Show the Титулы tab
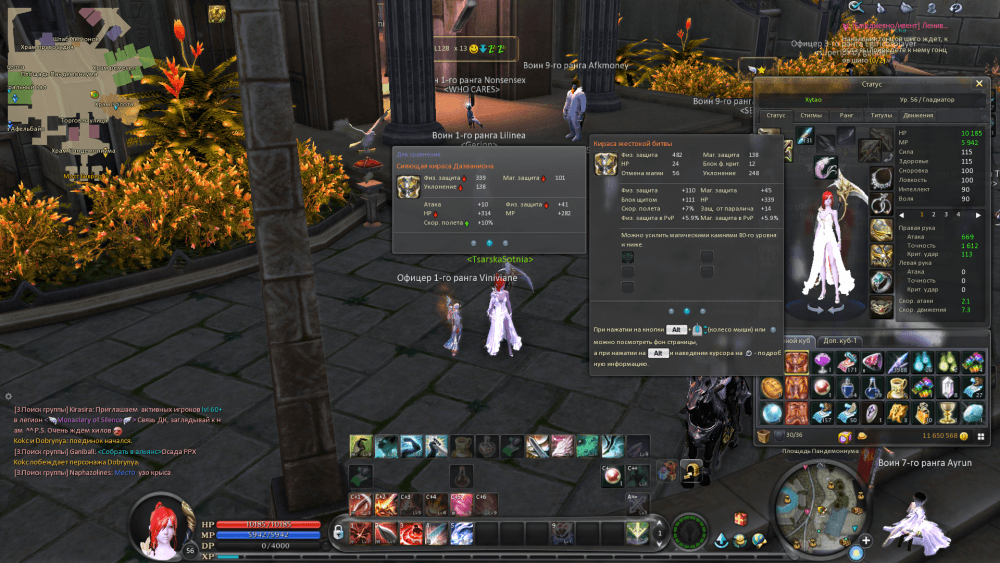Image resolution: width=1000 pixels, height=563 pixels. (880, 115)
